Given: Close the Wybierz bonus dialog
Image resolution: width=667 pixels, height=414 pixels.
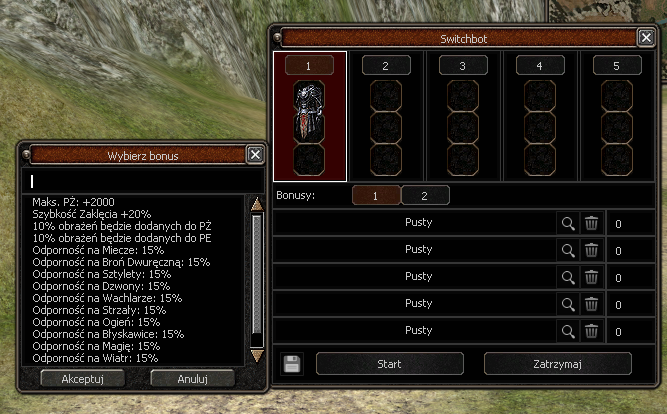Looking at the screenshot, I should pos(255,155).
